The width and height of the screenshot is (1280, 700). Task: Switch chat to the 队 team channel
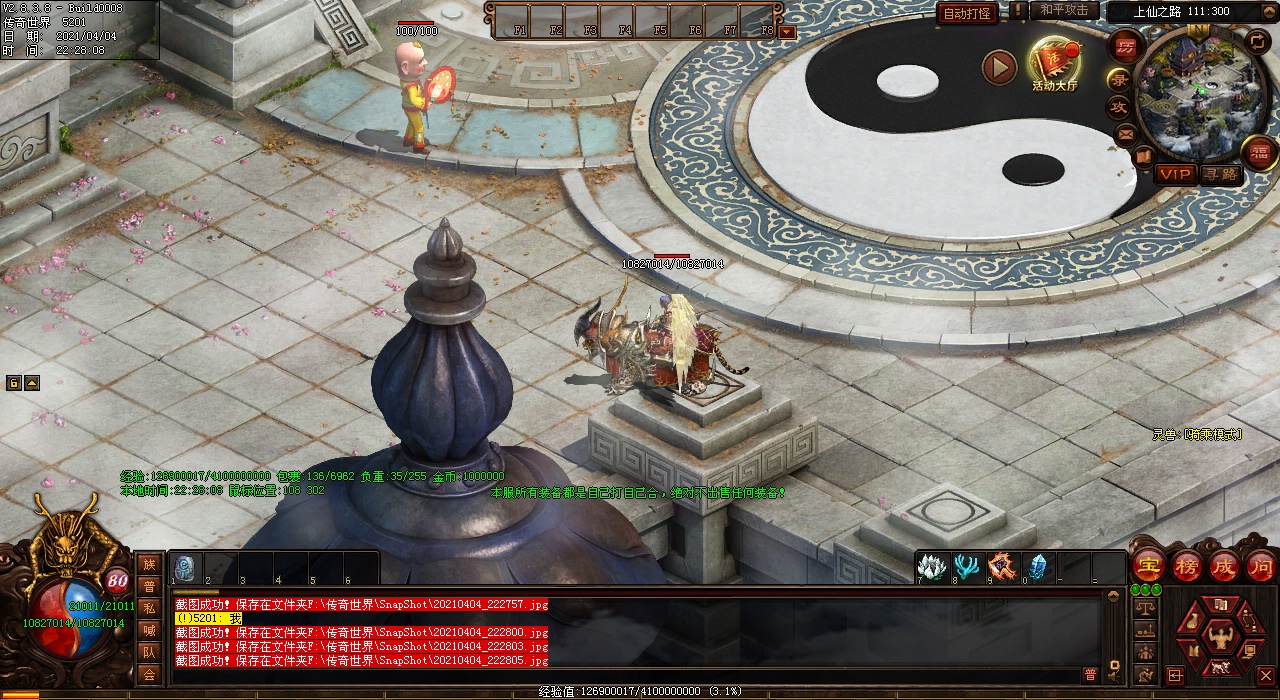click(x=149, y=652)
